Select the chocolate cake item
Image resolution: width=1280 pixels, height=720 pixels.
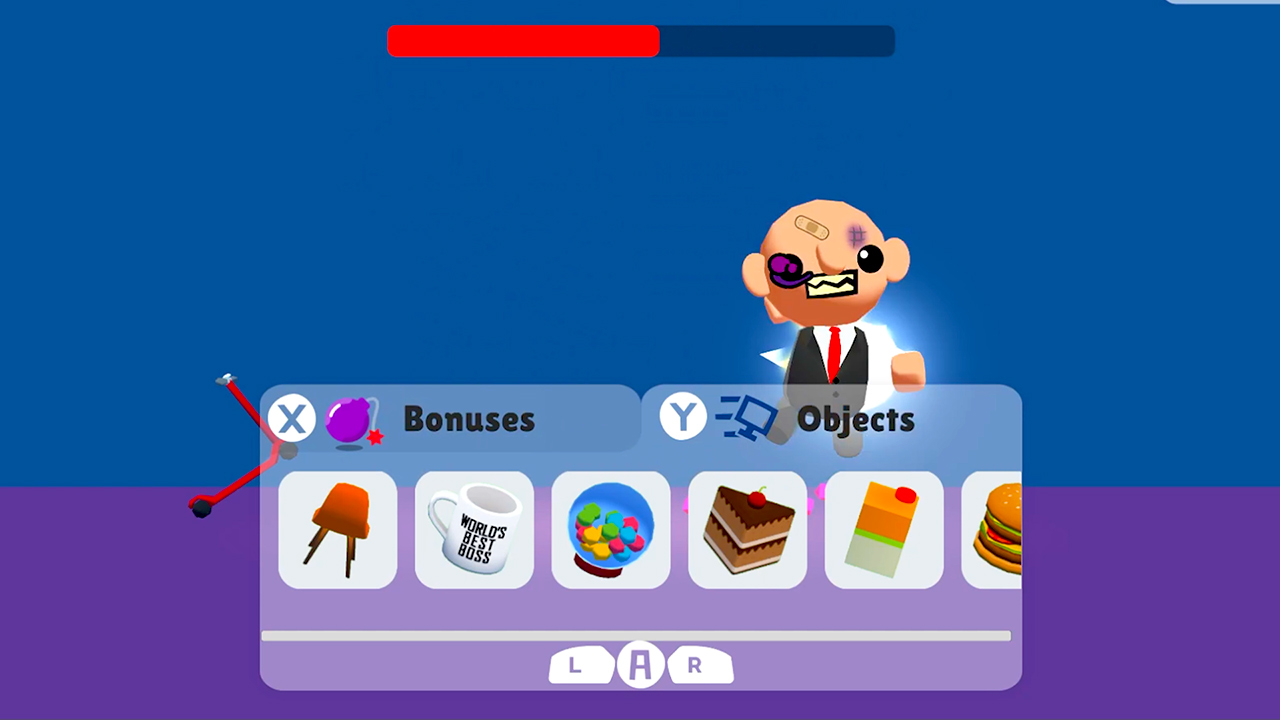[x=747, y=530]
